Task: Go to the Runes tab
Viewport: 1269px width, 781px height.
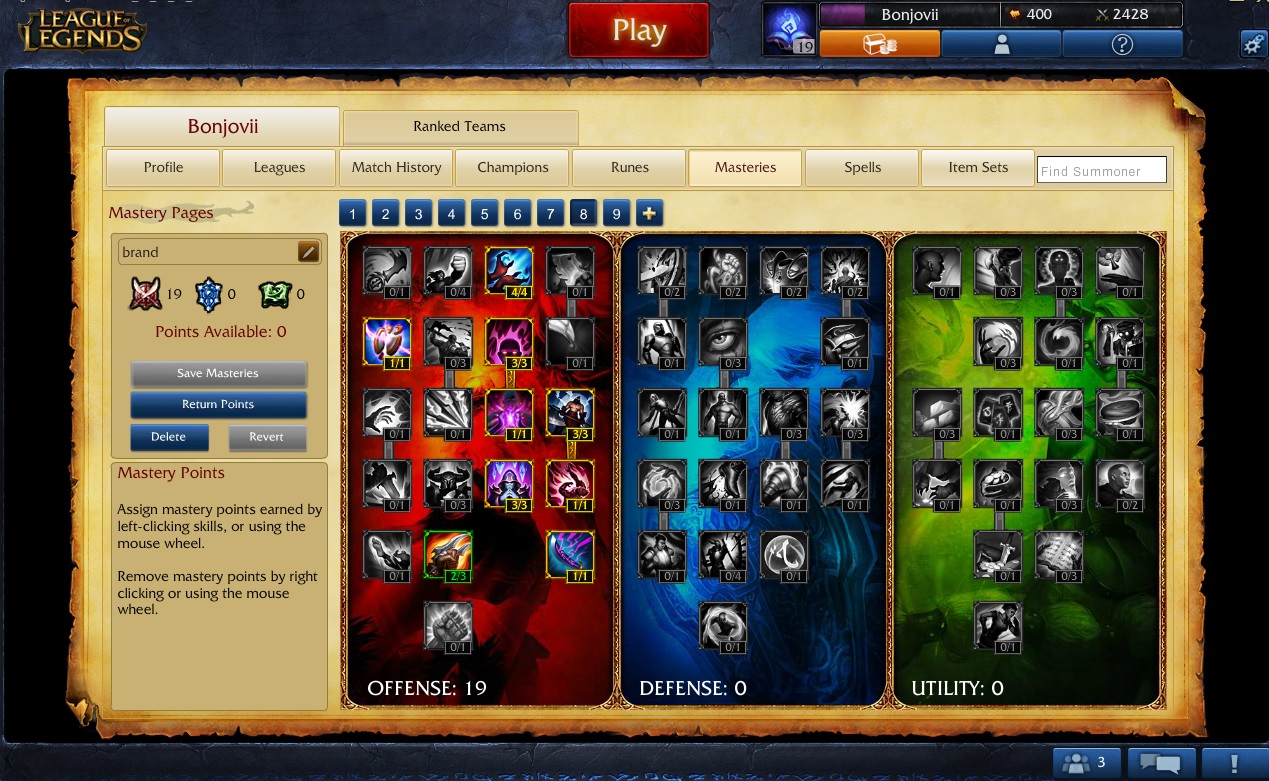Action: [629, 168]
